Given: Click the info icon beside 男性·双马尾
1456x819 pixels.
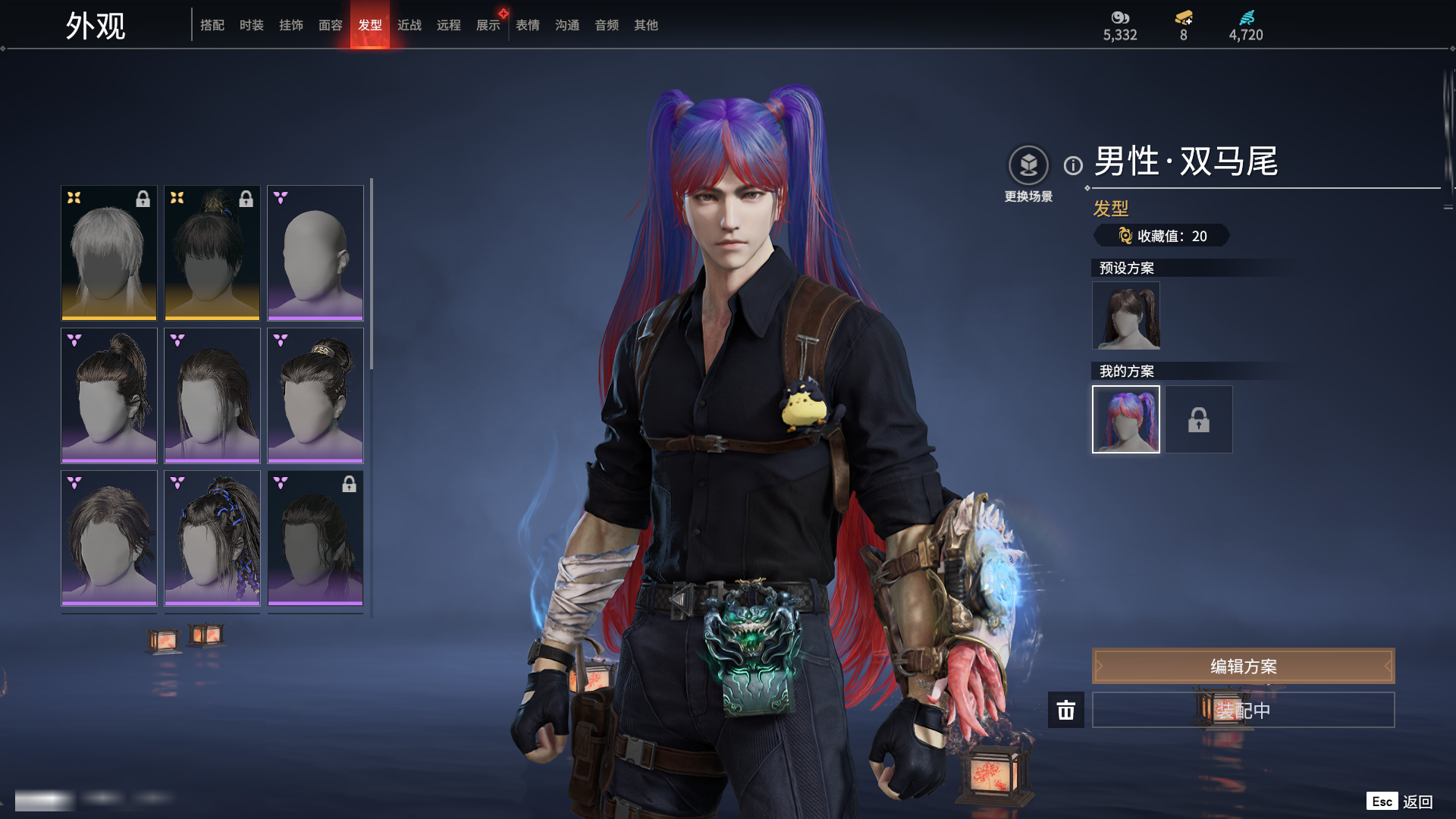Looking at the screenshot, I should 1073,165.
